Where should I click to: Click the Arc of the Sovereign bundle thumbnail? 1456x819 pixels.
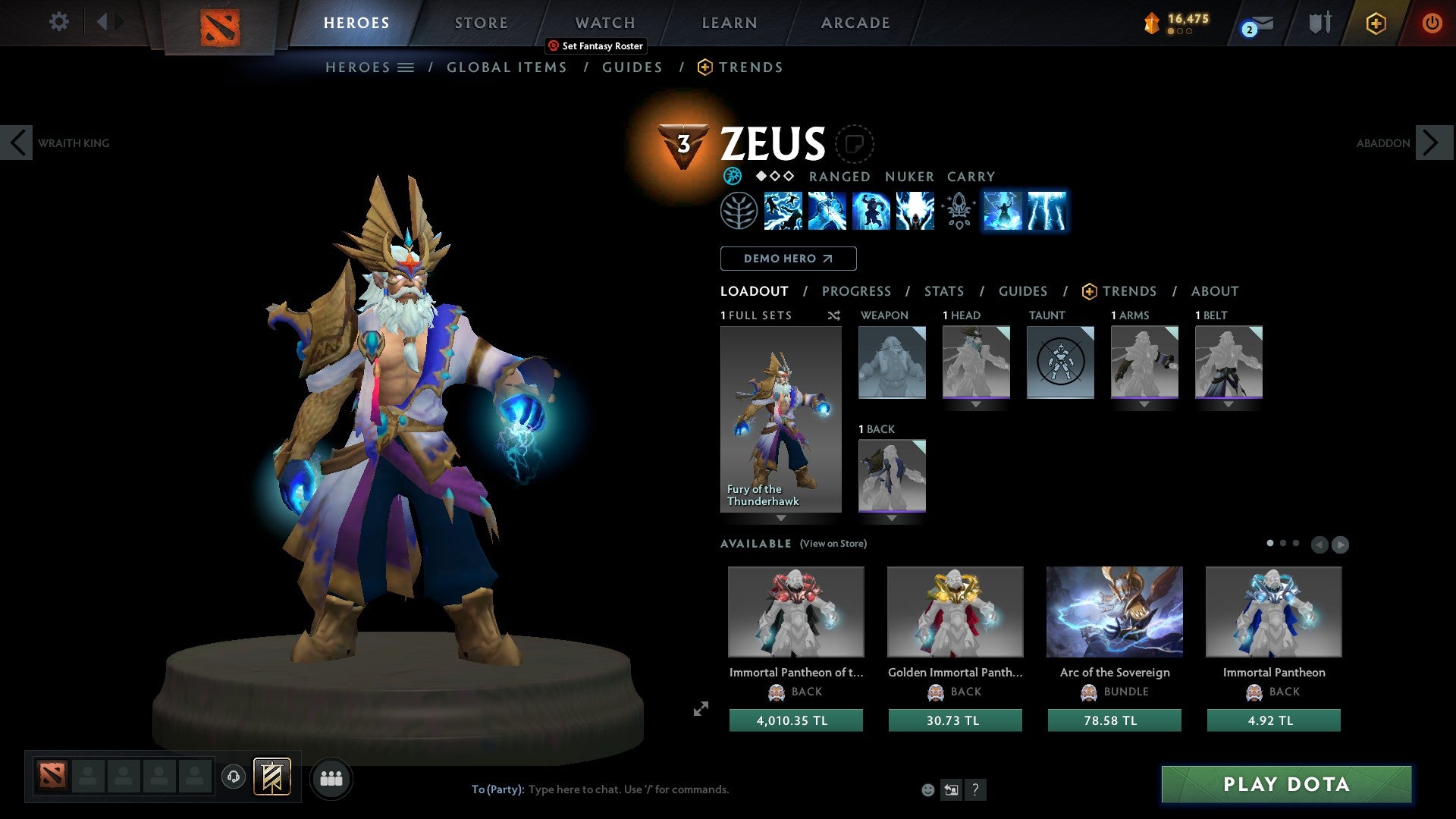point(1114,611)
